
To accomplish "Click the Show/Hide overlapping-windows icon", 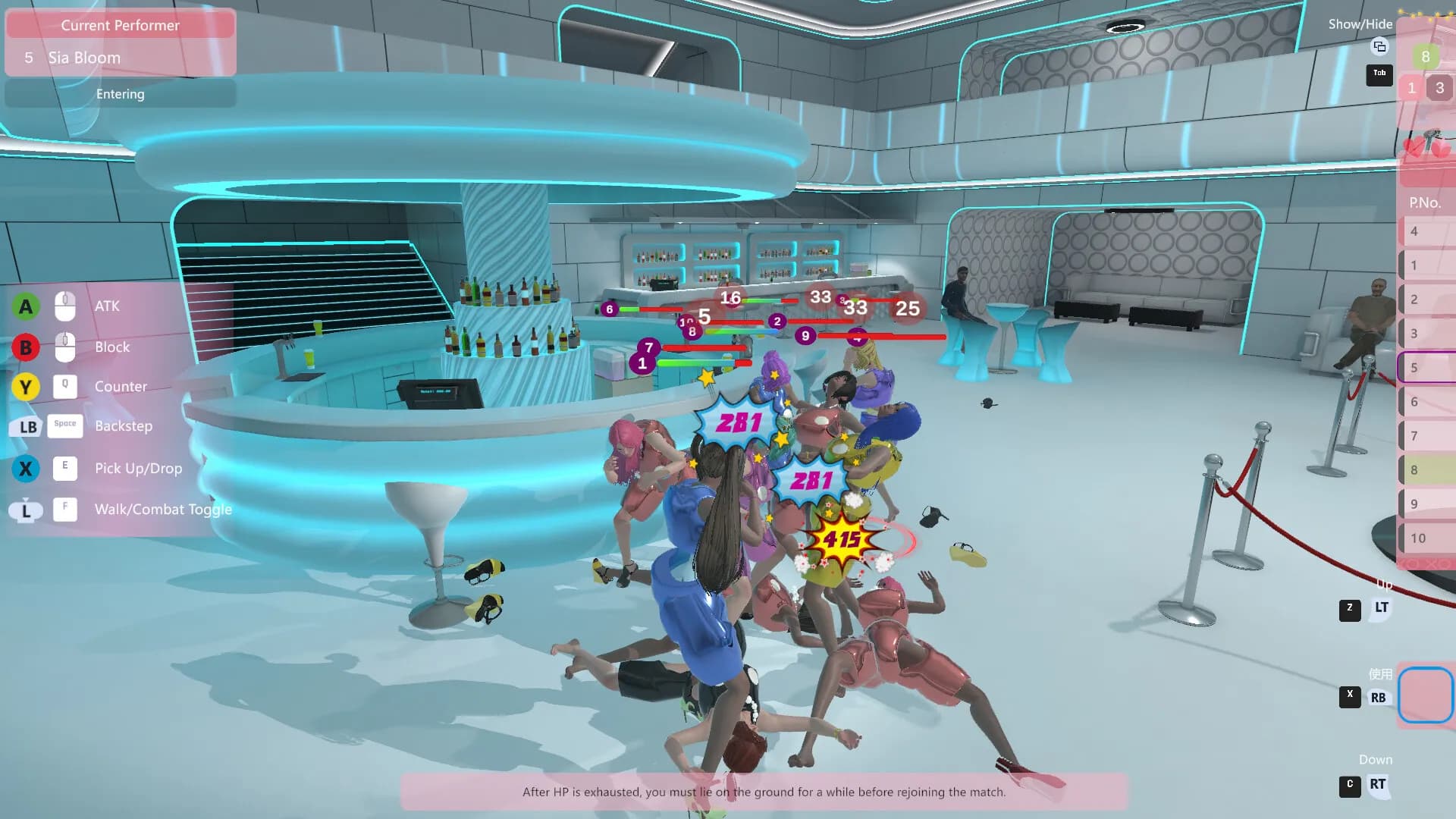I will point(1379,47).
